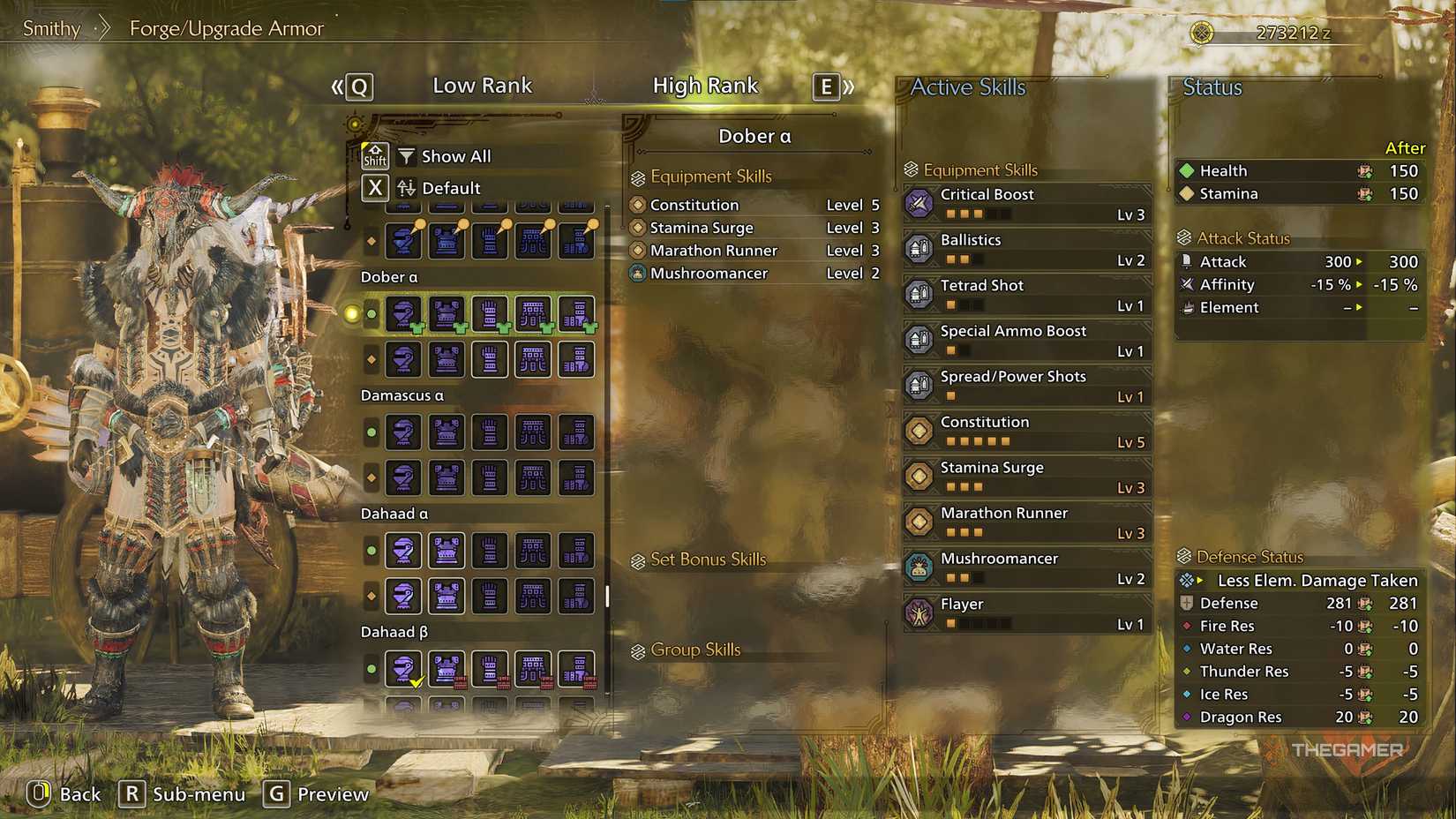Click the equipped checkmark on Dober α helmet

415,328
